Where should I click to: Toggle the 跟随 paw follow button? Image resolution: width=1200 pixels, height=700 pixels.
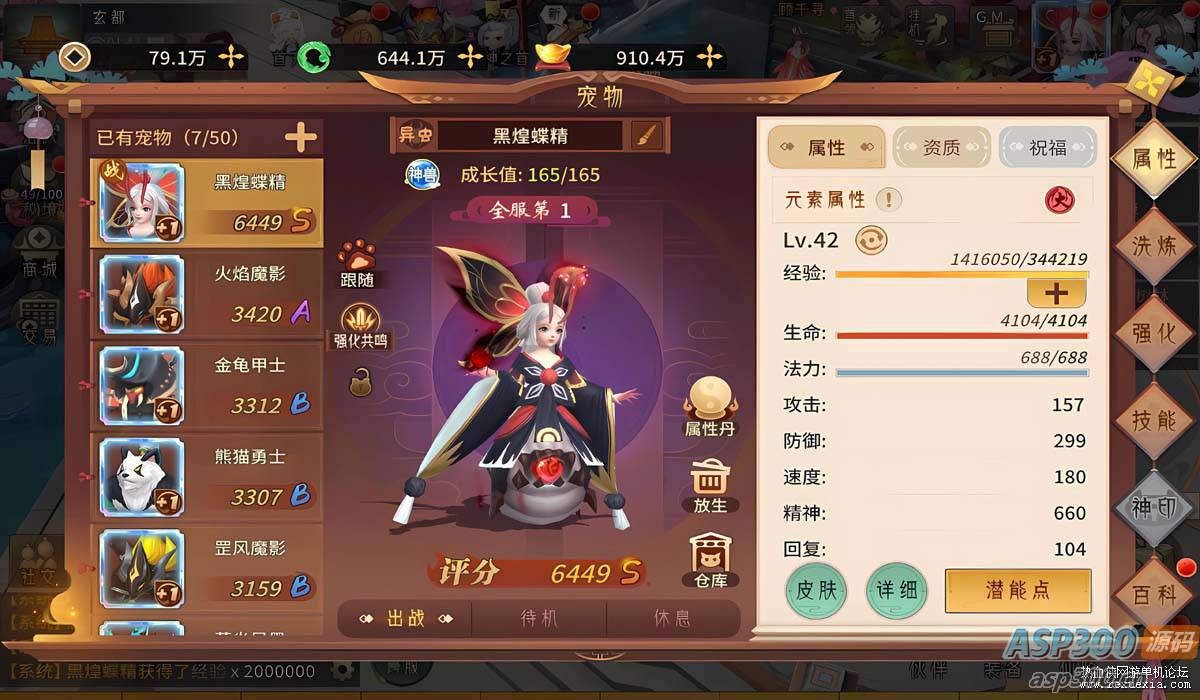[x=357, y=263]
